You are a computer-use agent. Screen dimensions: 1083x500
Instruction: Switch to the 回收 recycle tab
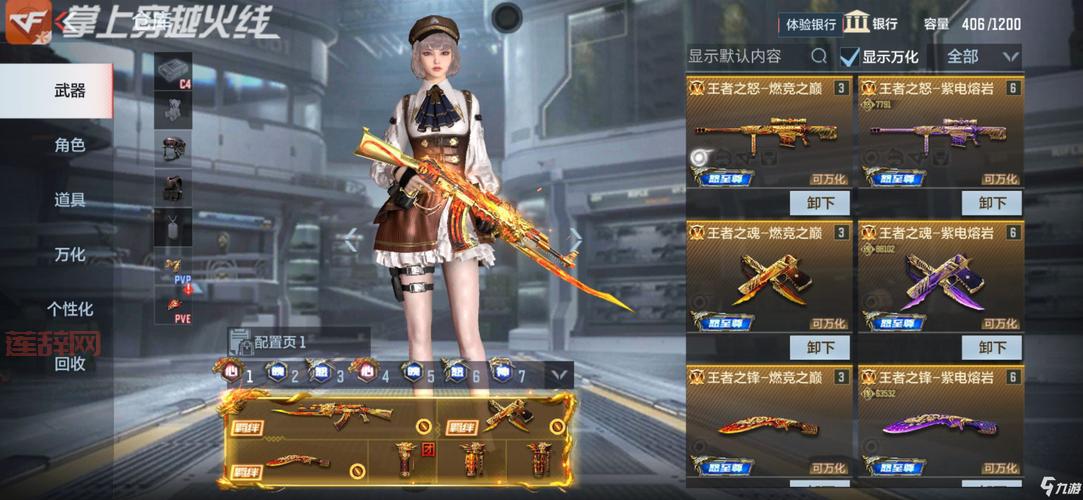click(x=69, y=363)
